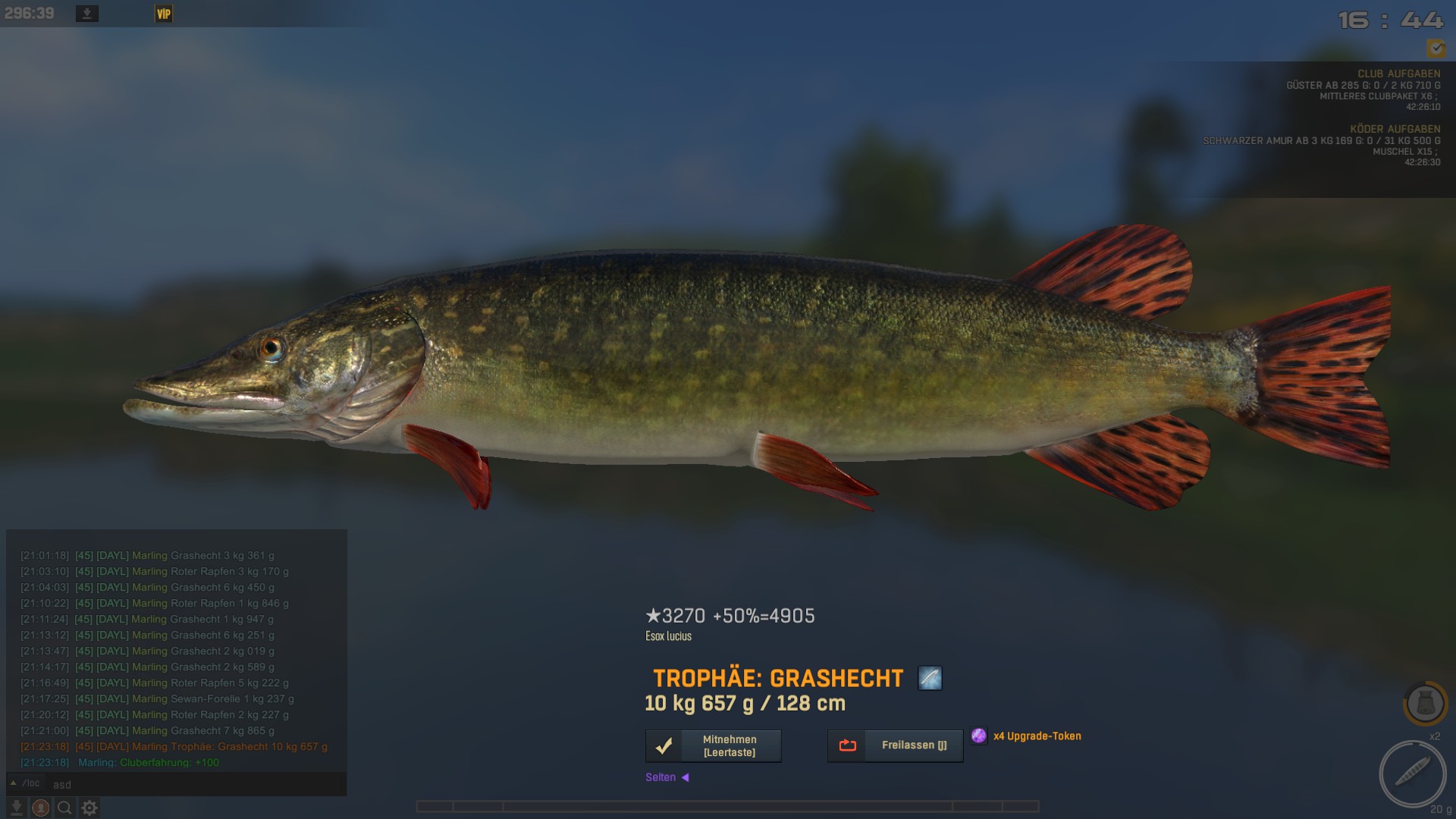Click the top bar download arrow icon

point(87,14)
